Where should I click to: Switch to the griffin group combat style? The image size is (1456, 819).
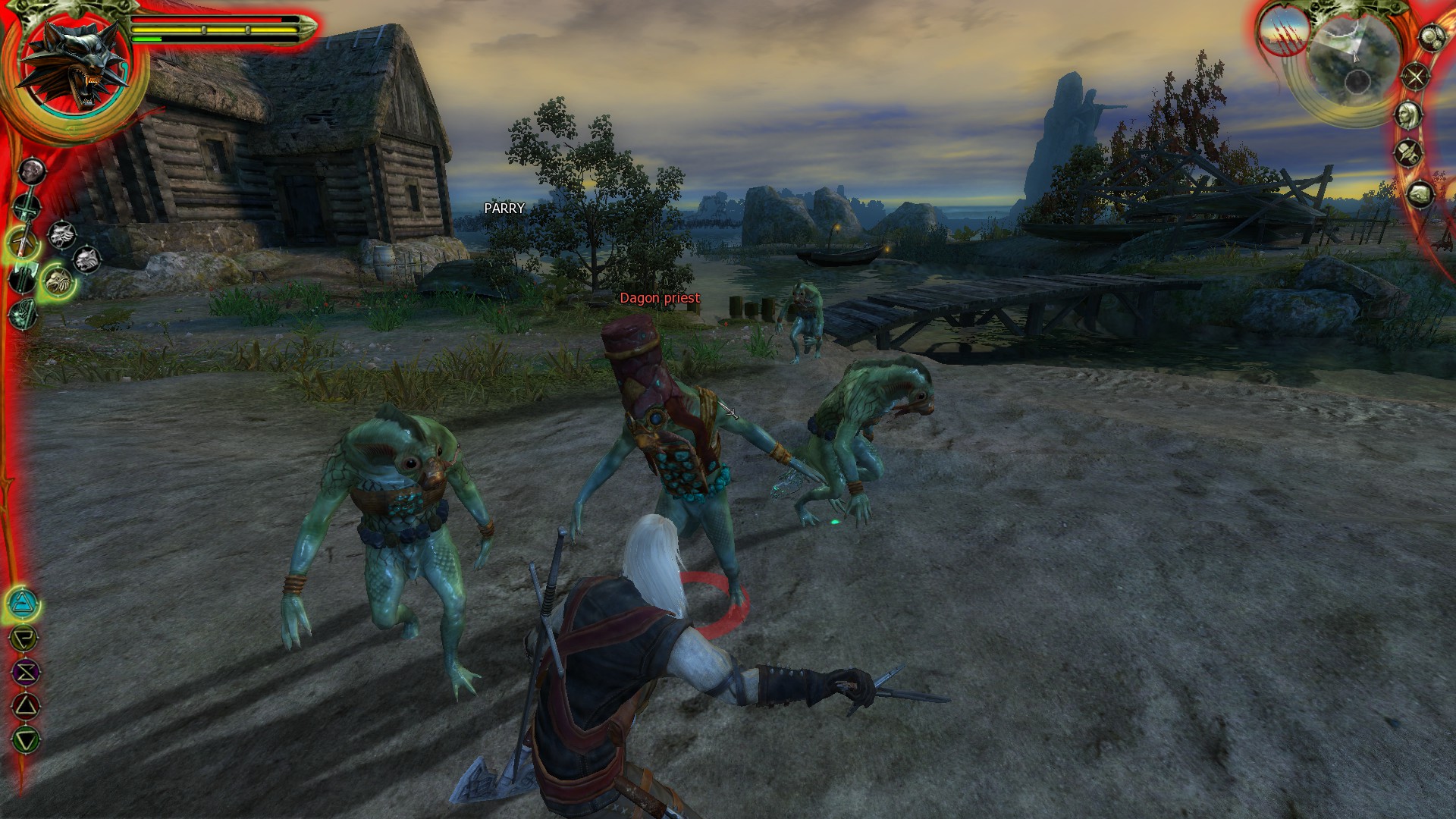58,281
